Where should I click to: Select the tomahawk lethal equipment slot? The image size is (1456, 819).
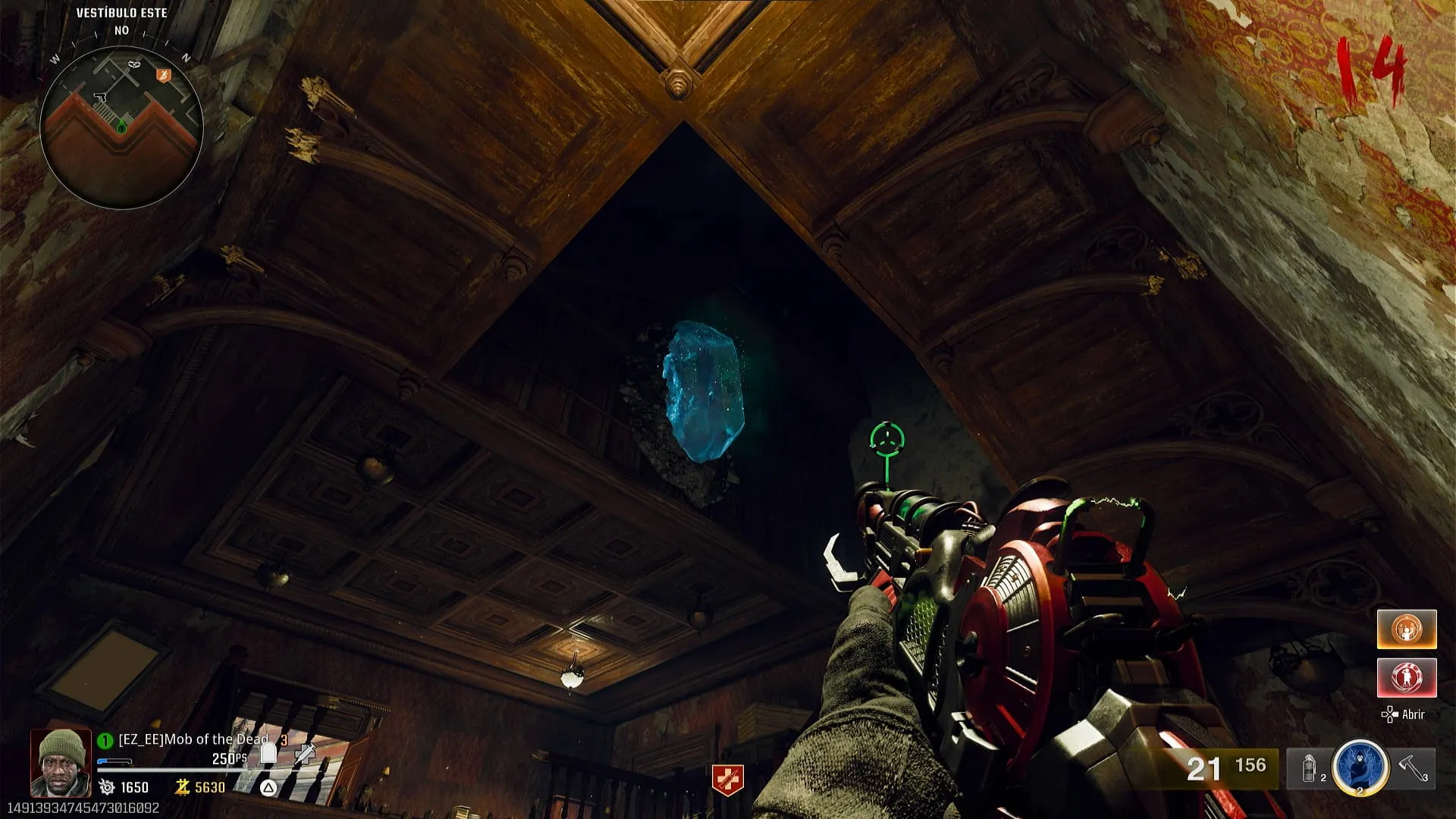pos(1412,767)
